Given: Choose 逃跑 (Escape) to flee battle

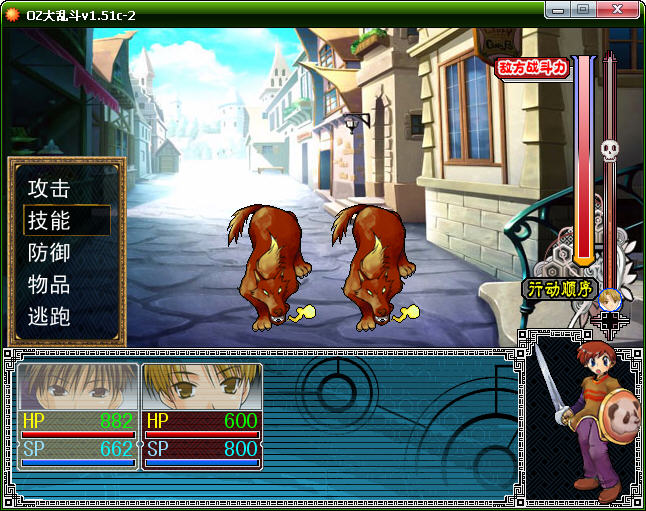Looking at the screenshot, I should [x=49, y=316].
